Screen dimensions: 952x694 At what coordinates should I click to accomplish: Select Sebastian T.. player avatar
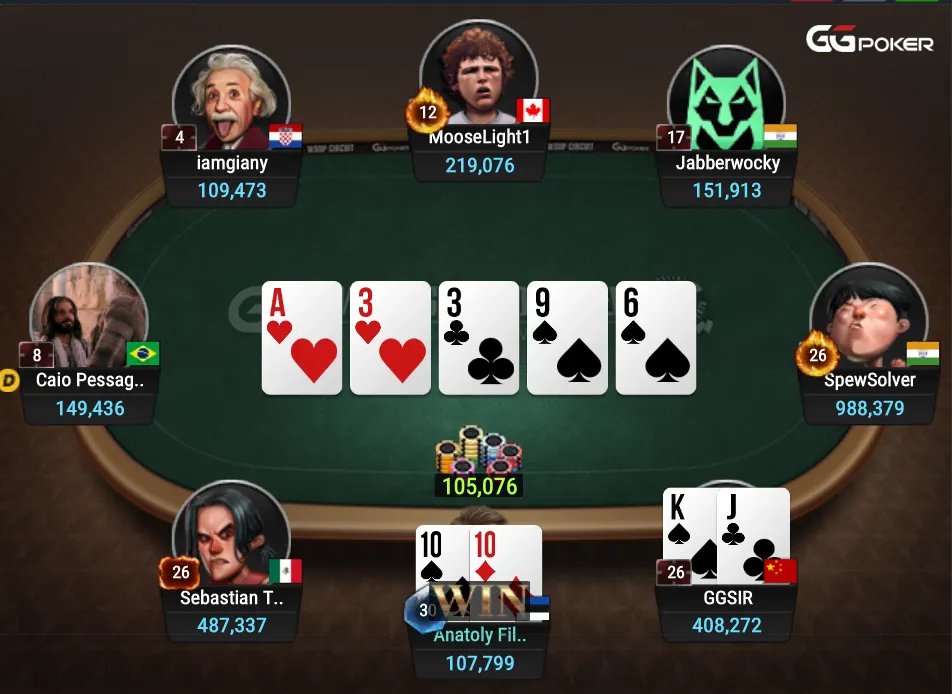(230, 535)
